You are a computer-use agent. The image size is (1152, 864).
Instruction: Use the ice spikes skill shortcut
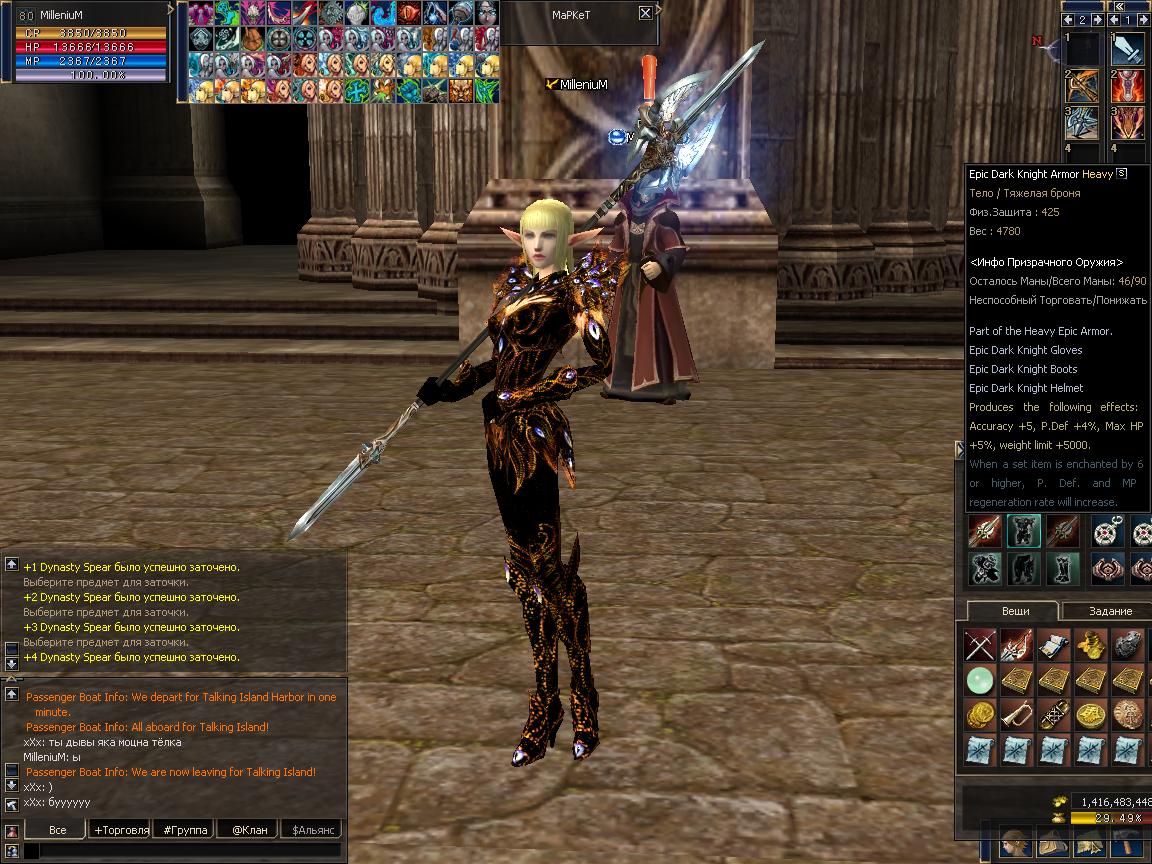pos(1082,123)
